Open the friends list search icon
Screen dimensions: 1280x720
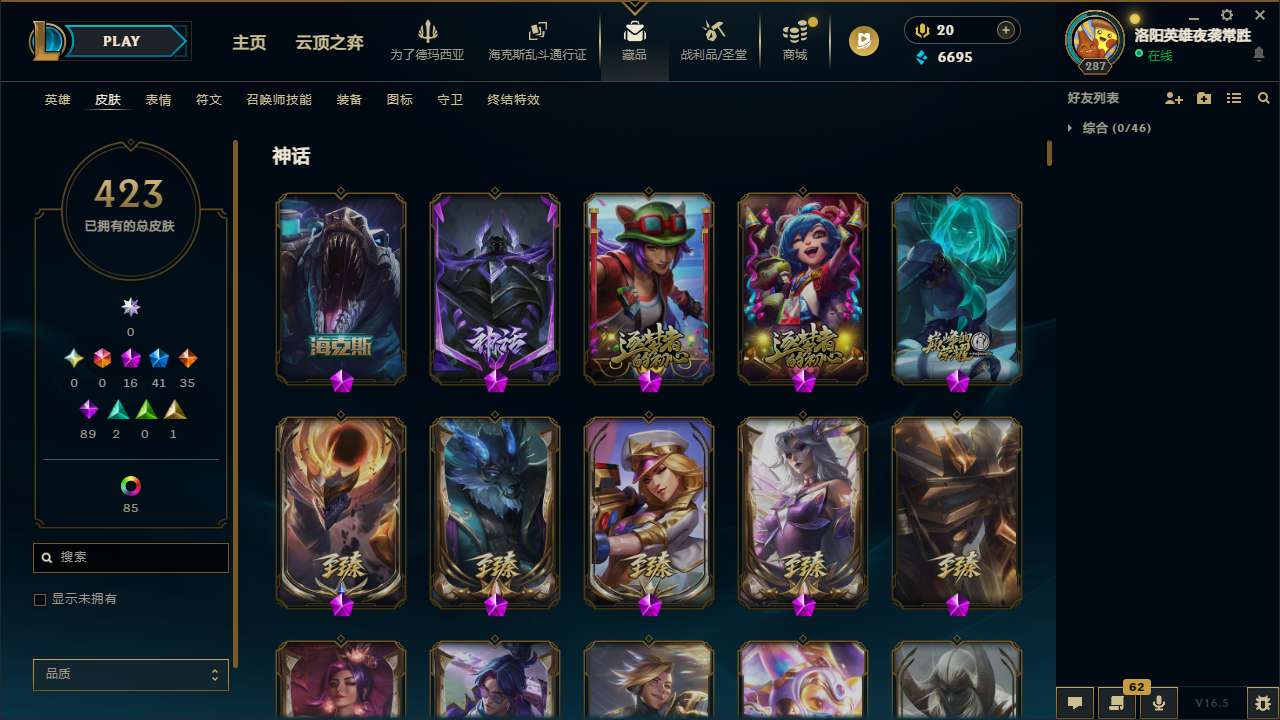(x=1264, y=97)
